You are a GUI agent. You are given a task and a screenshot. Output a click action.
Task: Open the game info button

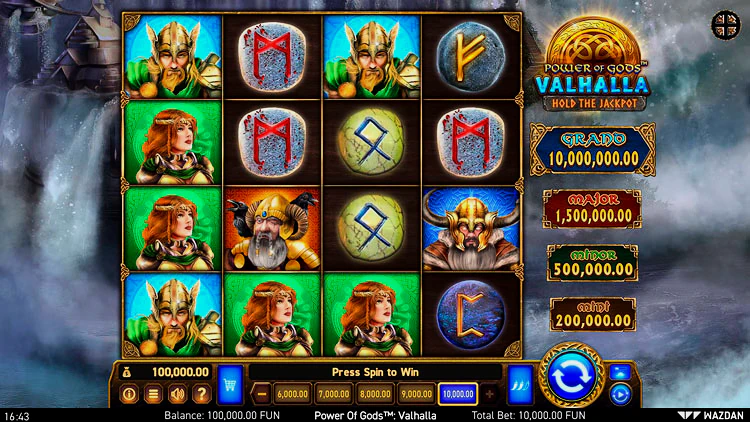pos(129,394)
